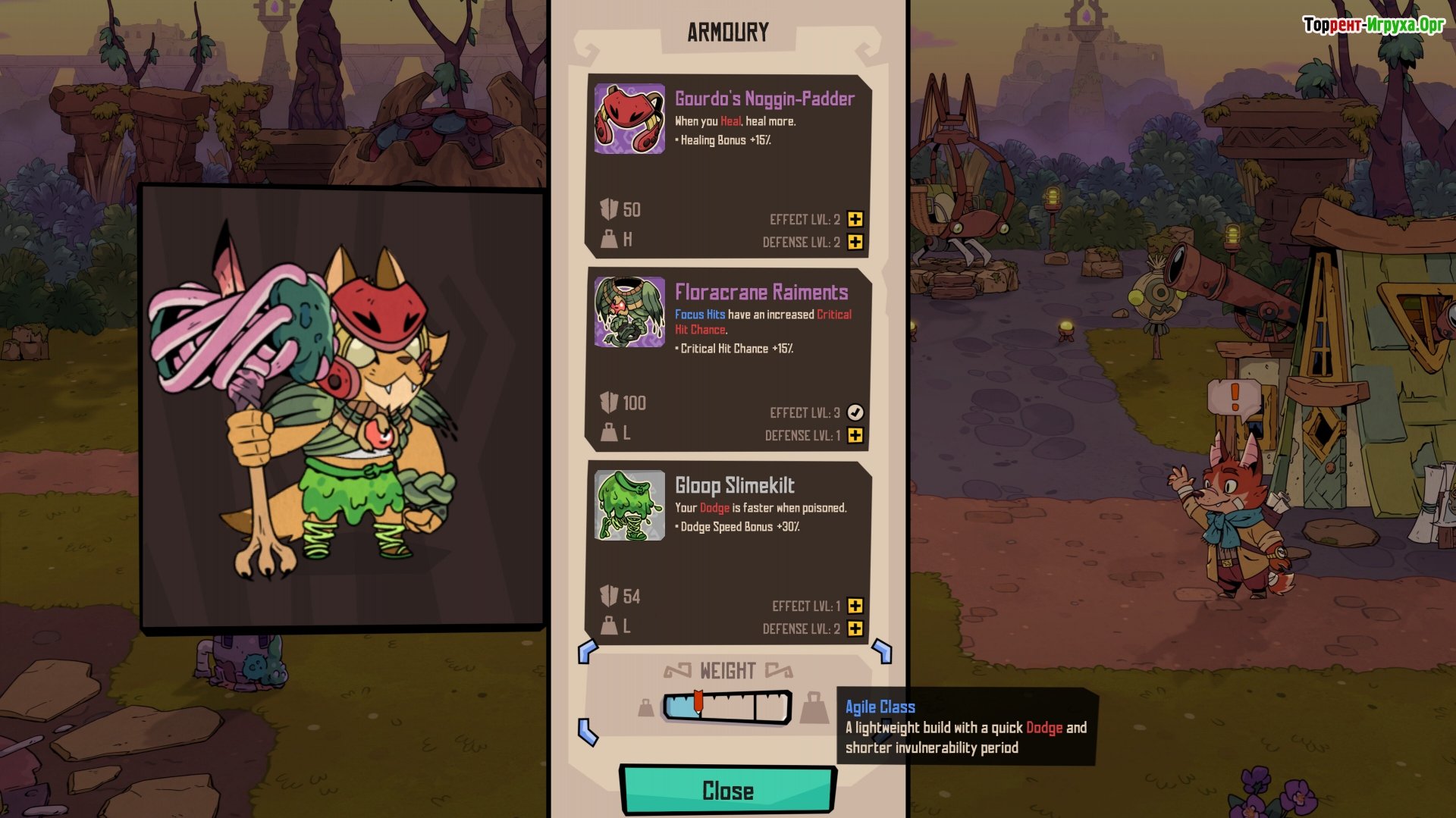The height and width of the screenshot is (818, 1456).
Task: Close the Armoury panel
Action: click(x=728, y=790)
